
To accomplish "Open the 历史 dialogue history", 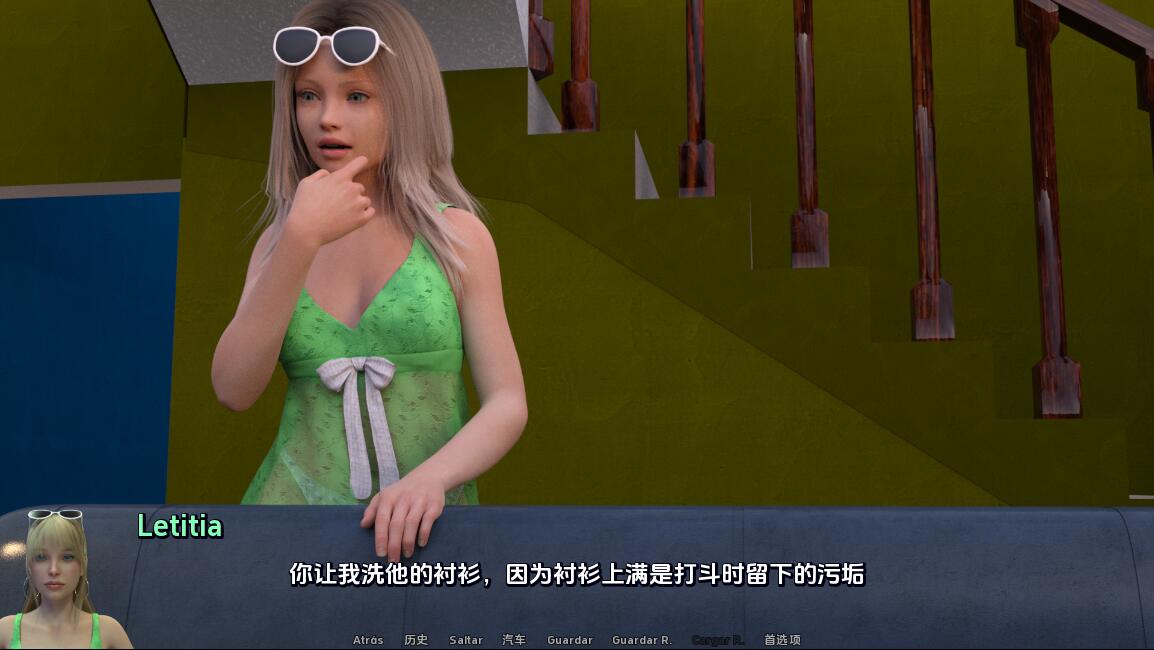I will click(x=416, y=640).
